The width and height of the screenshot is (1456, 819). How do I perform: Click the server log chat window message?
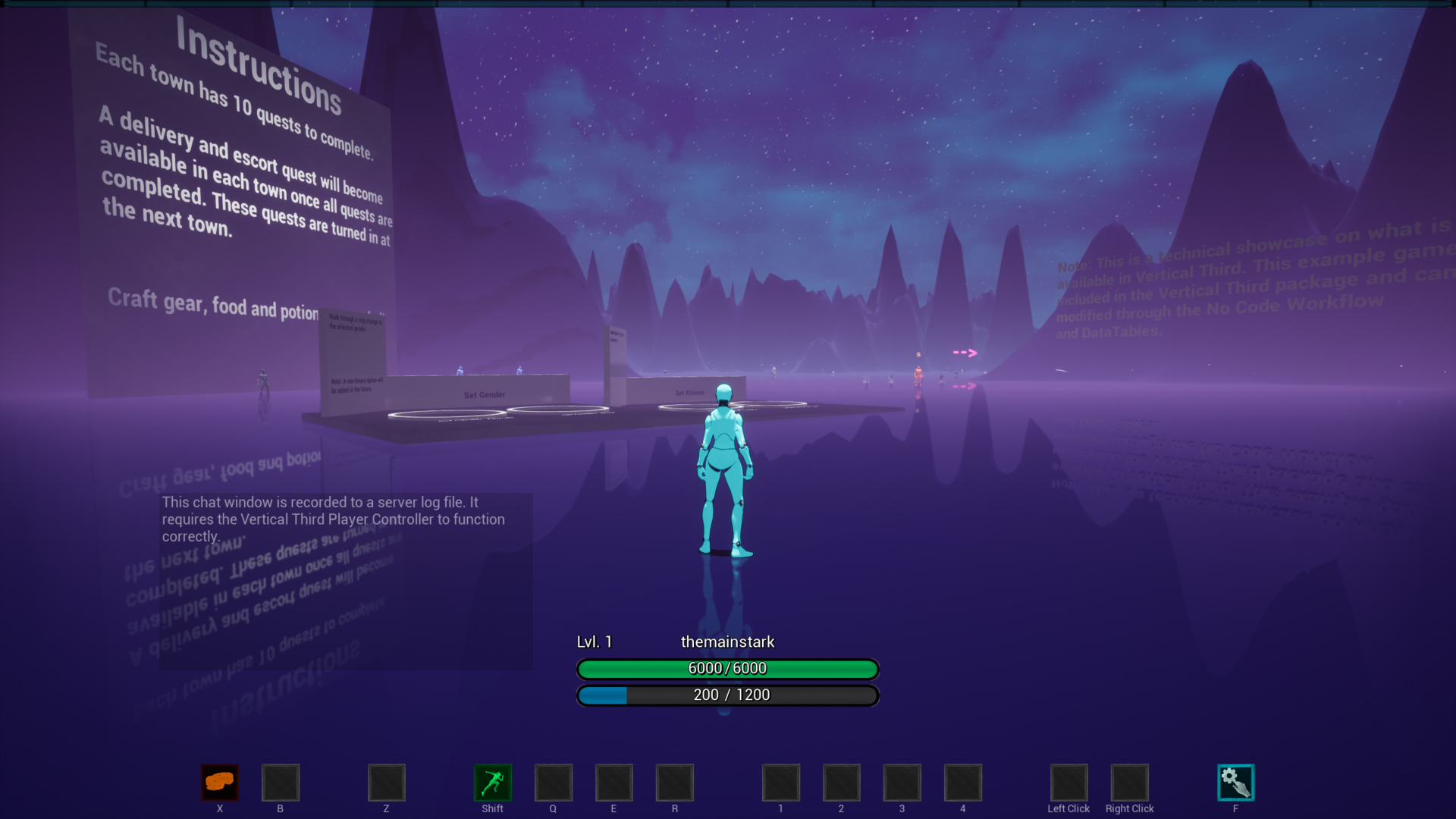[332, 519]
